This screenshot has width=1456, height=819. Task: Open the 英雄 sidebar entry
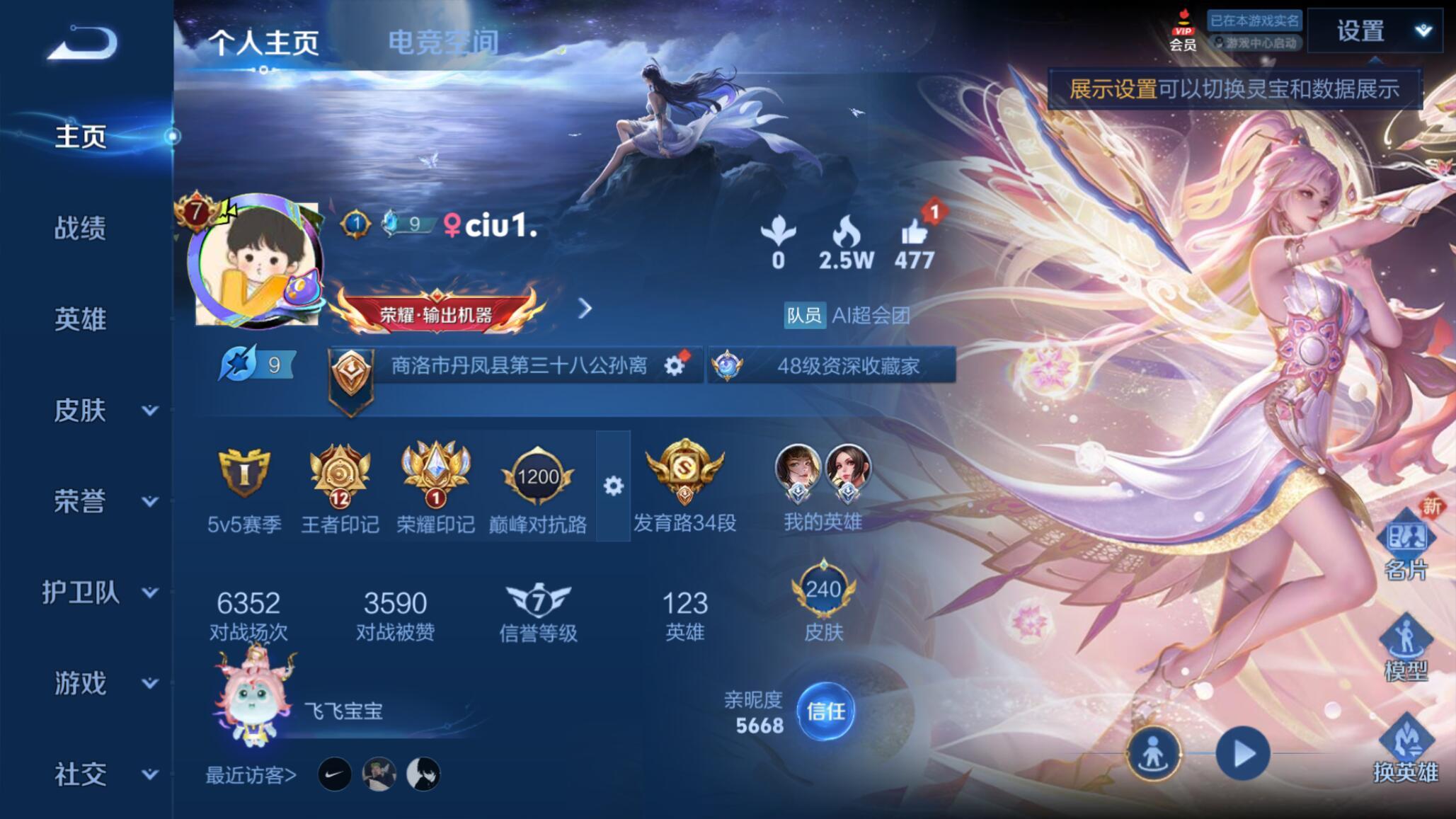80,319
